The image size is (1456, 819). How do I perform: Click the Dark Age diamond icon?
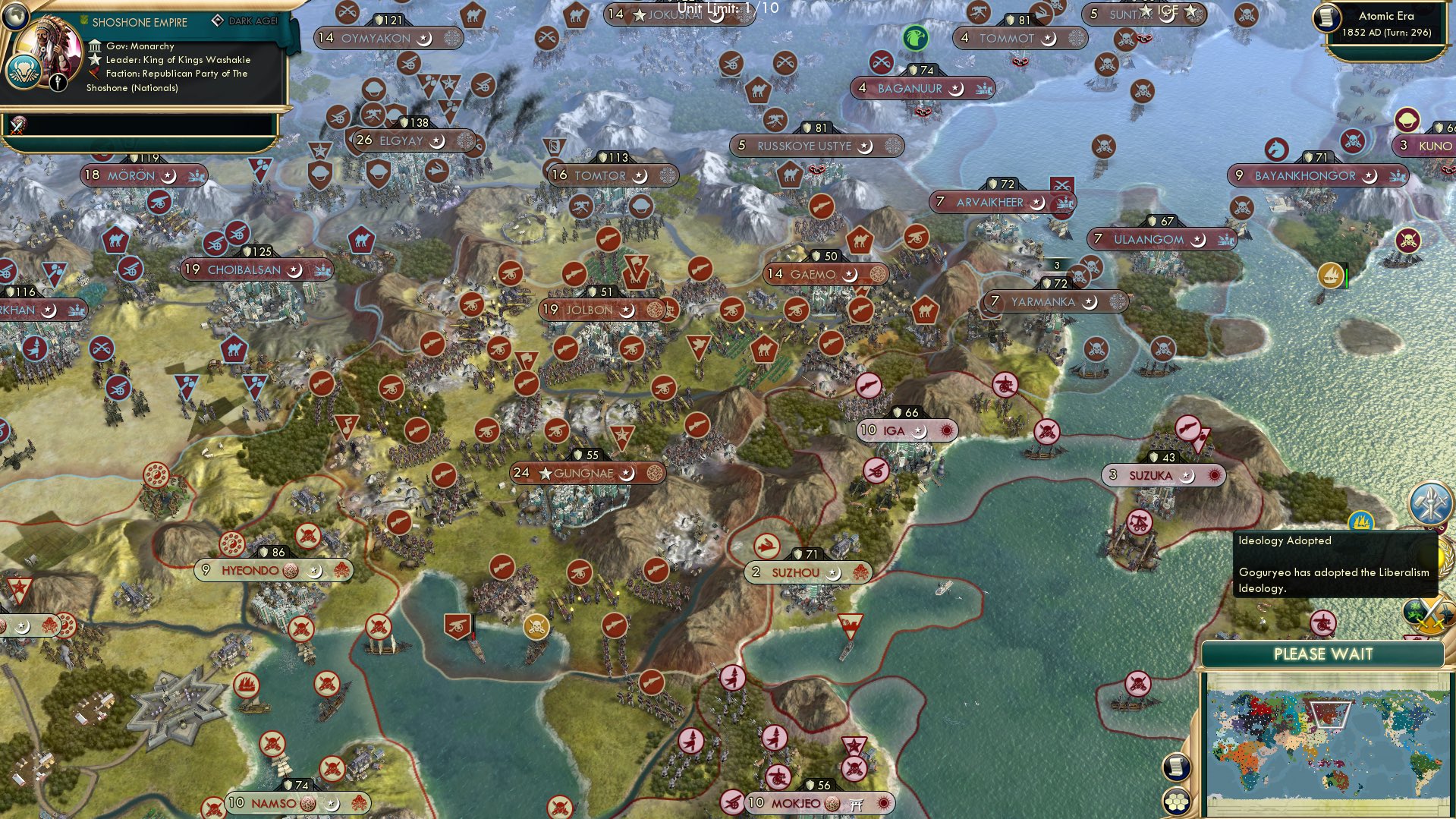pyautogui.click(x=219, y=20)
